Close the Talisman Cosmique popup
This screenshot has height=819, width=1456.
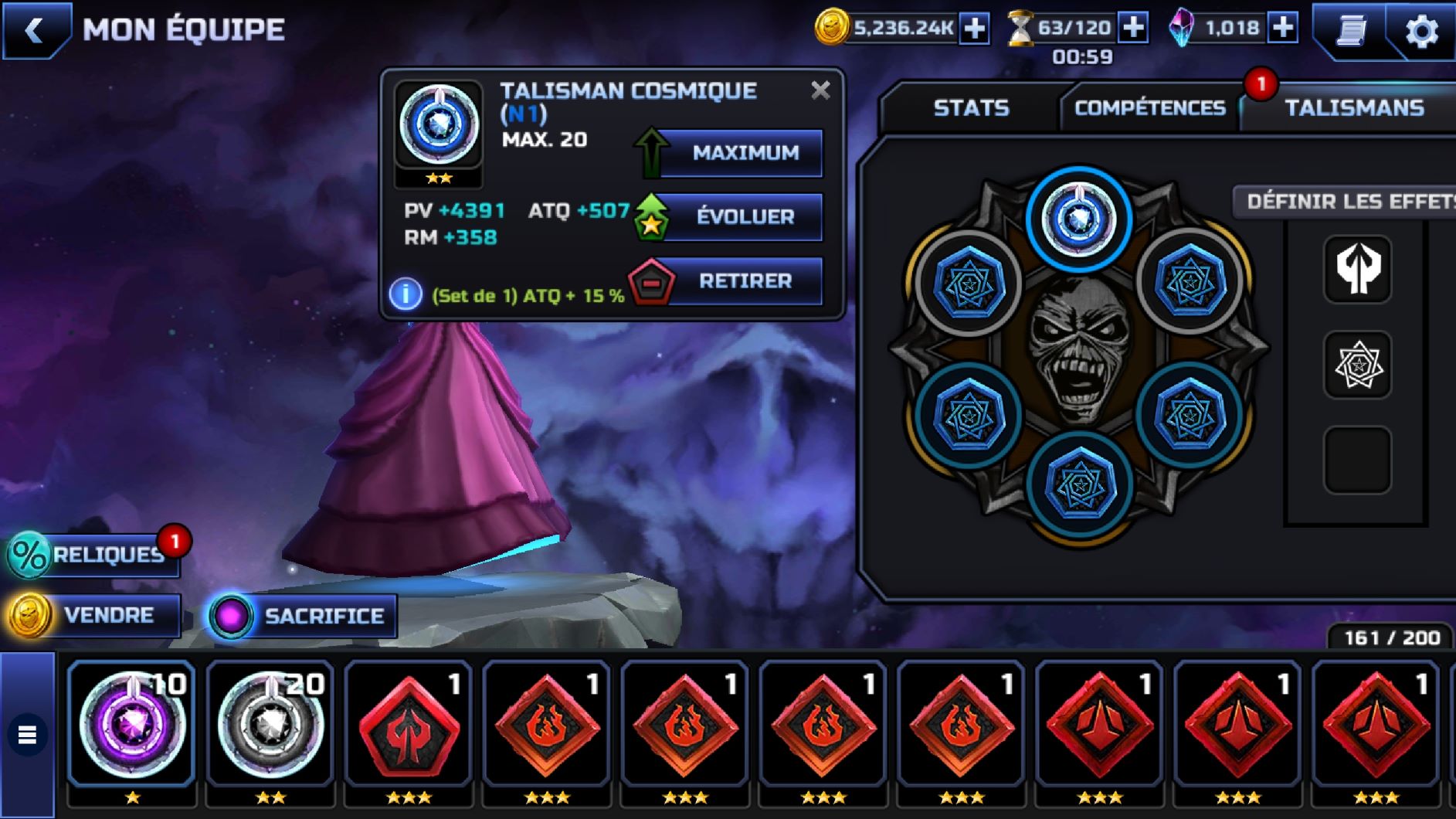[x=820, y=90]
